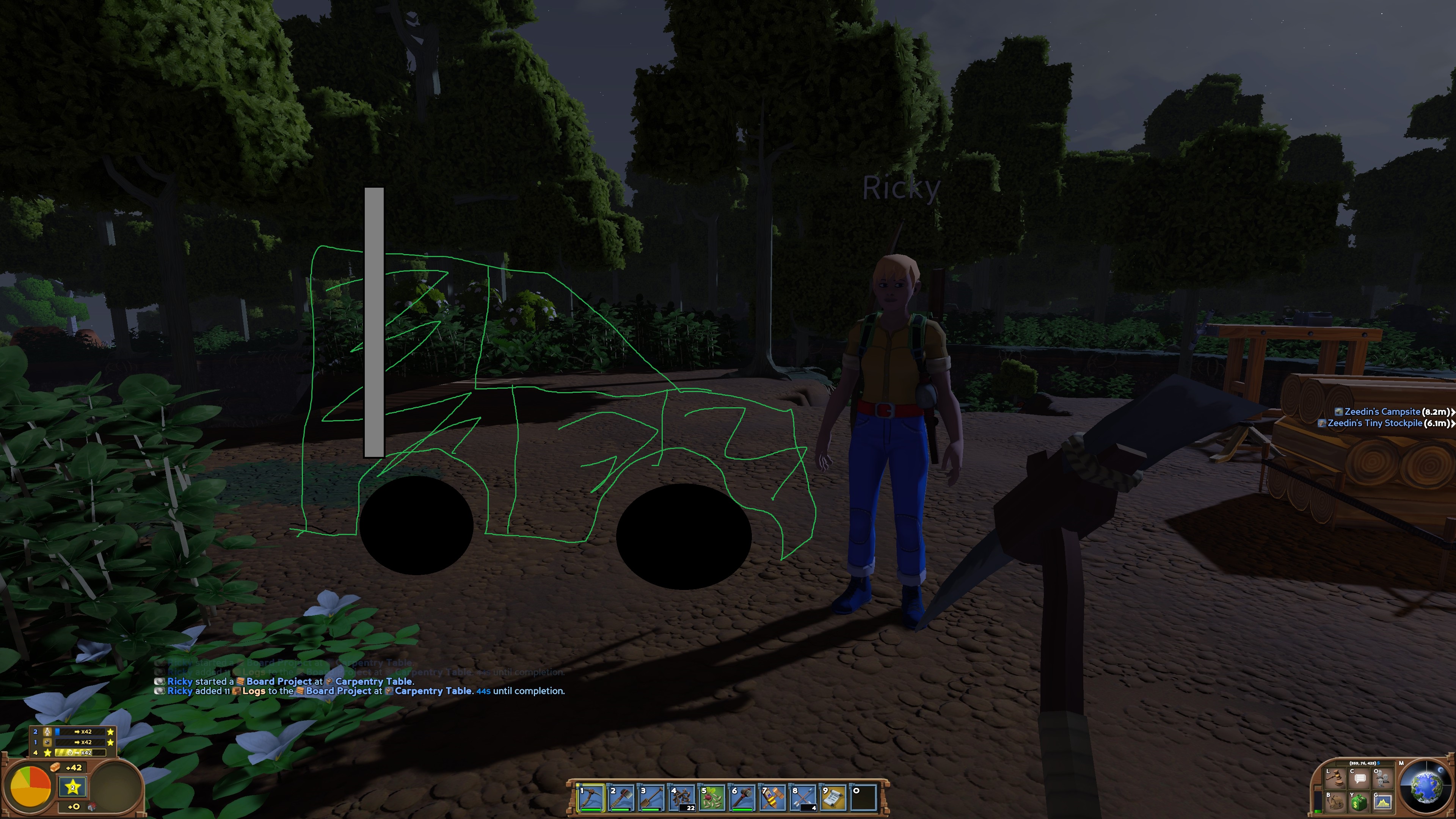Viewport: 1456px width, 819px height.
Task: Open the backpack inventory
Action: tap(1335, 802)
